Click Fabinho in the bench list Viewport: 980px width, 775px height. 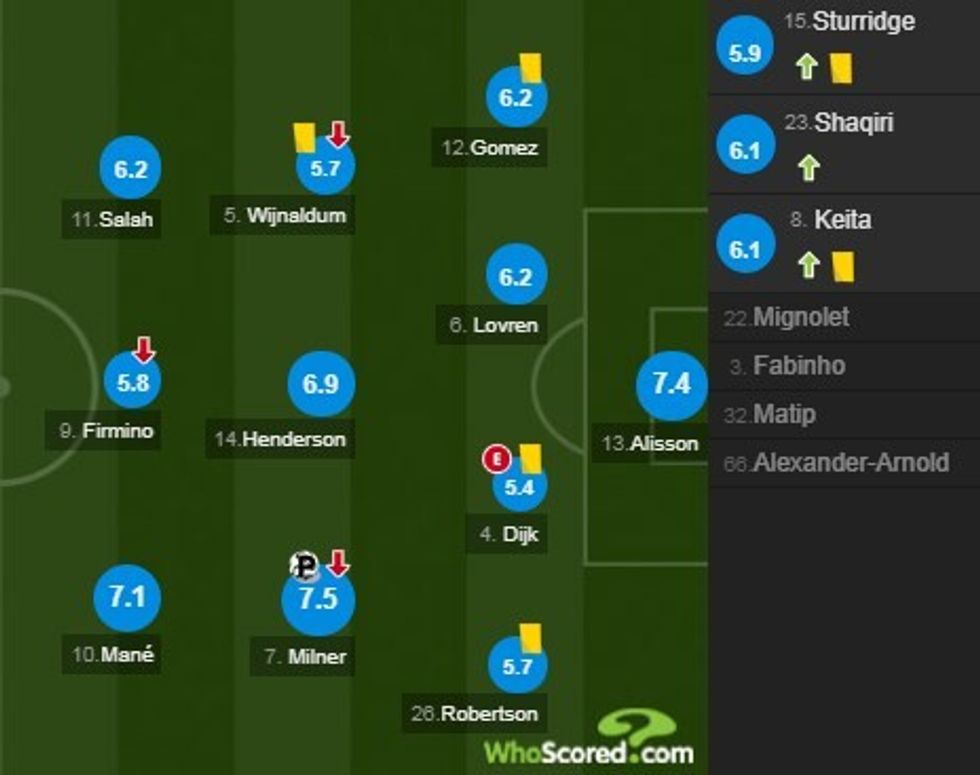click(x=844, y=366)
